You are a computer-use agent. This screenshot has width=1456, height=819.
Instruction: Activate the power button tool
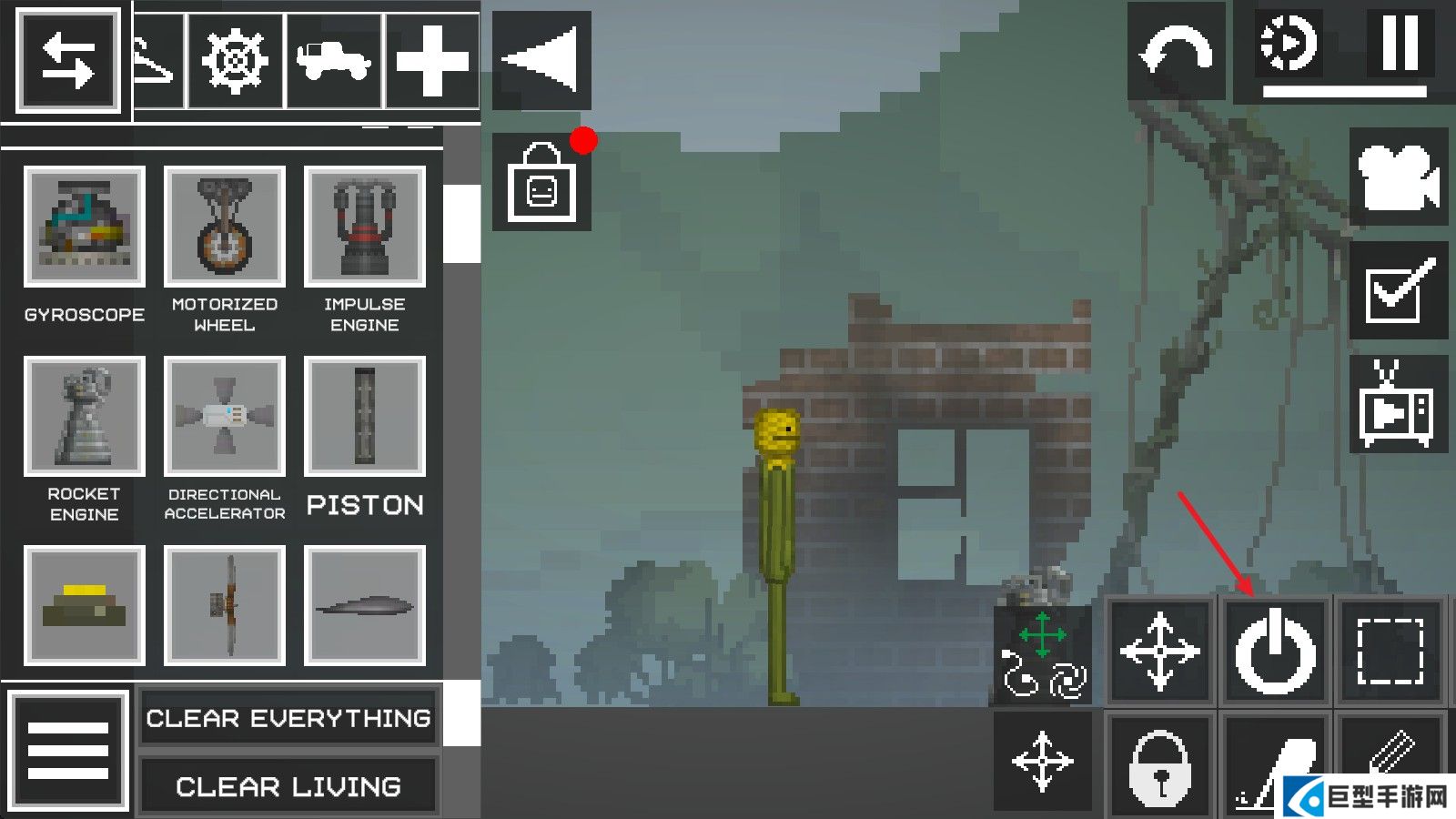coord(1275,651)
